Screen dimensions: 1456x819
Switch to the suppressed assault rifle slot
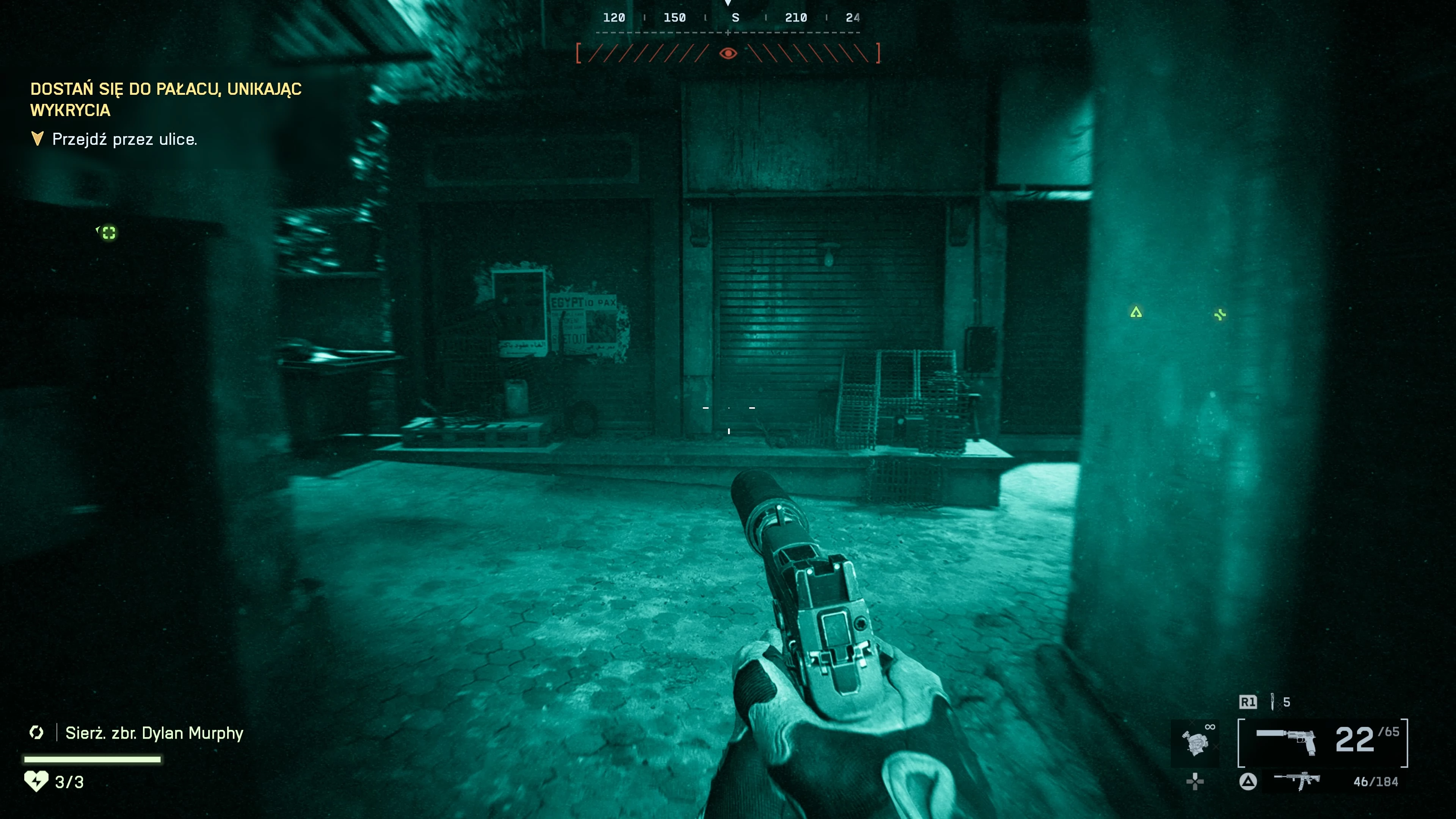[x=1297, y=781]
